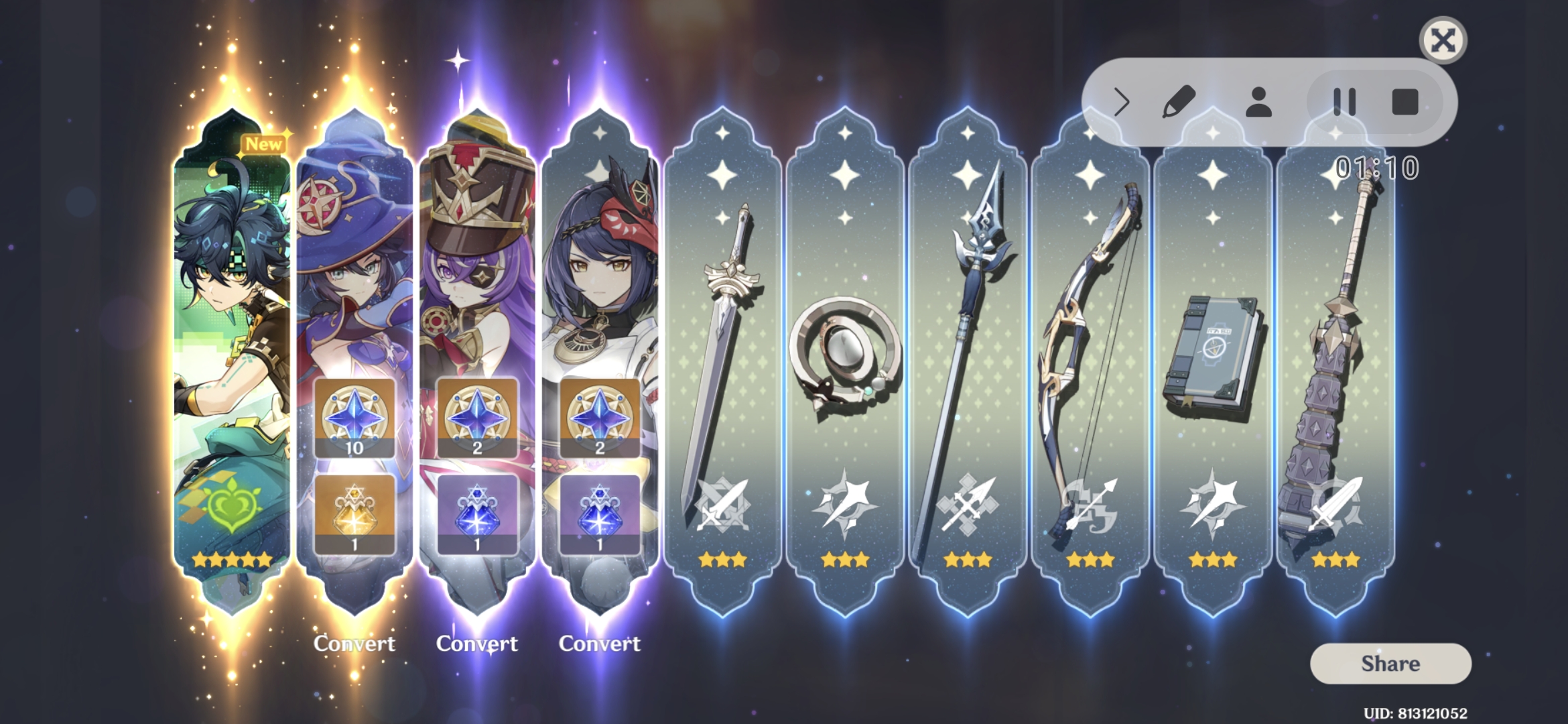Tap the Masterless Stardust icon on Chevreuse's card
The image size is (1568, 724).
(x=477, y=513)
